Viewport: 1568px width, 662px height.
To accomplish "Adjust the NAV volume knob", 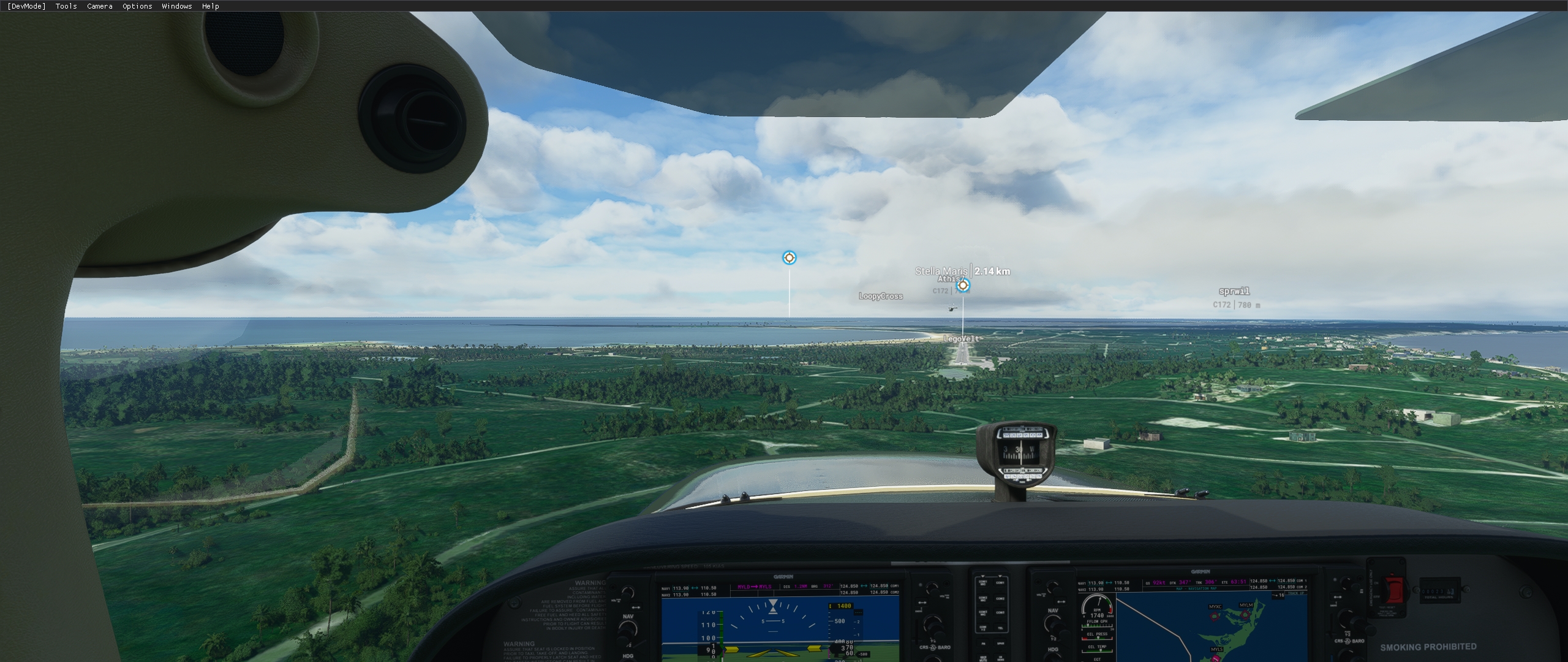I will tap(627, 593).
